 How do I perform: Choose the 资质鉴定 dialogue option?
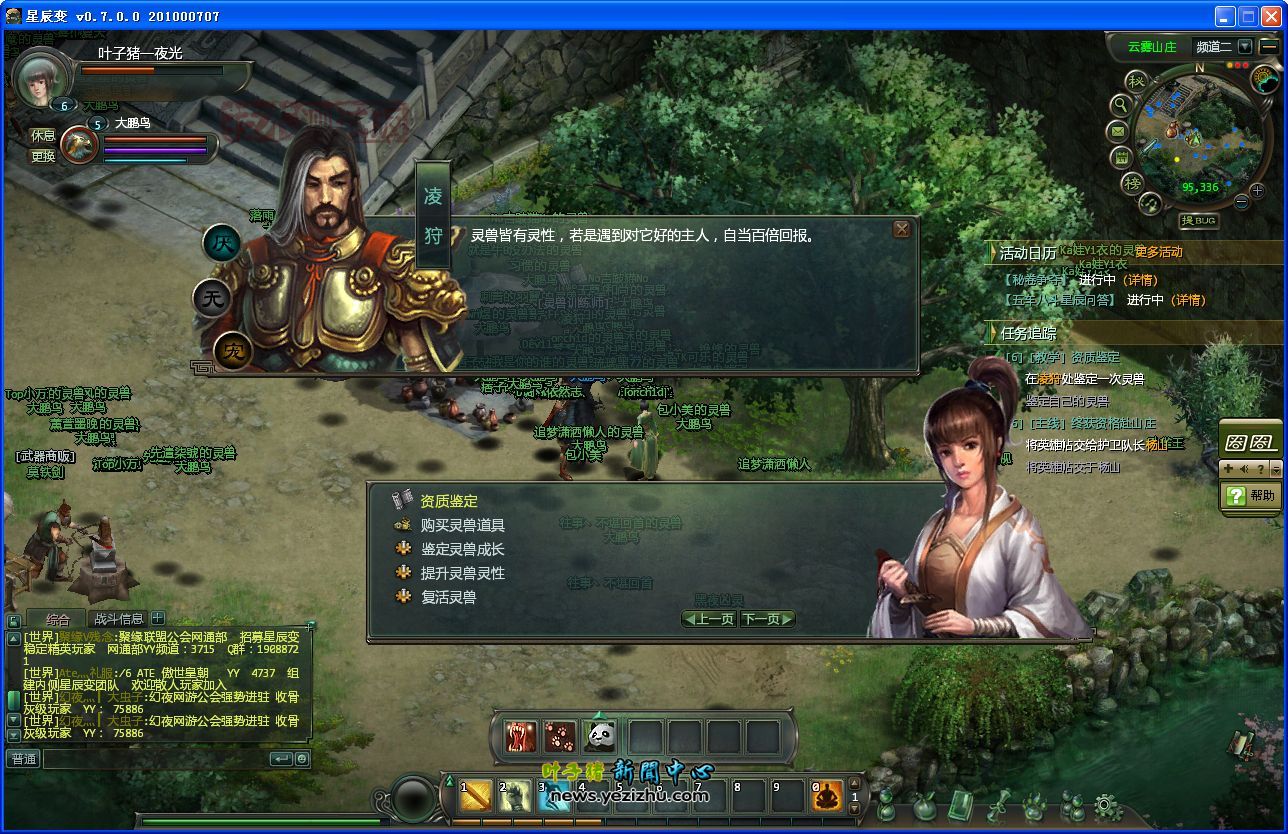click(x=448, y=501)
